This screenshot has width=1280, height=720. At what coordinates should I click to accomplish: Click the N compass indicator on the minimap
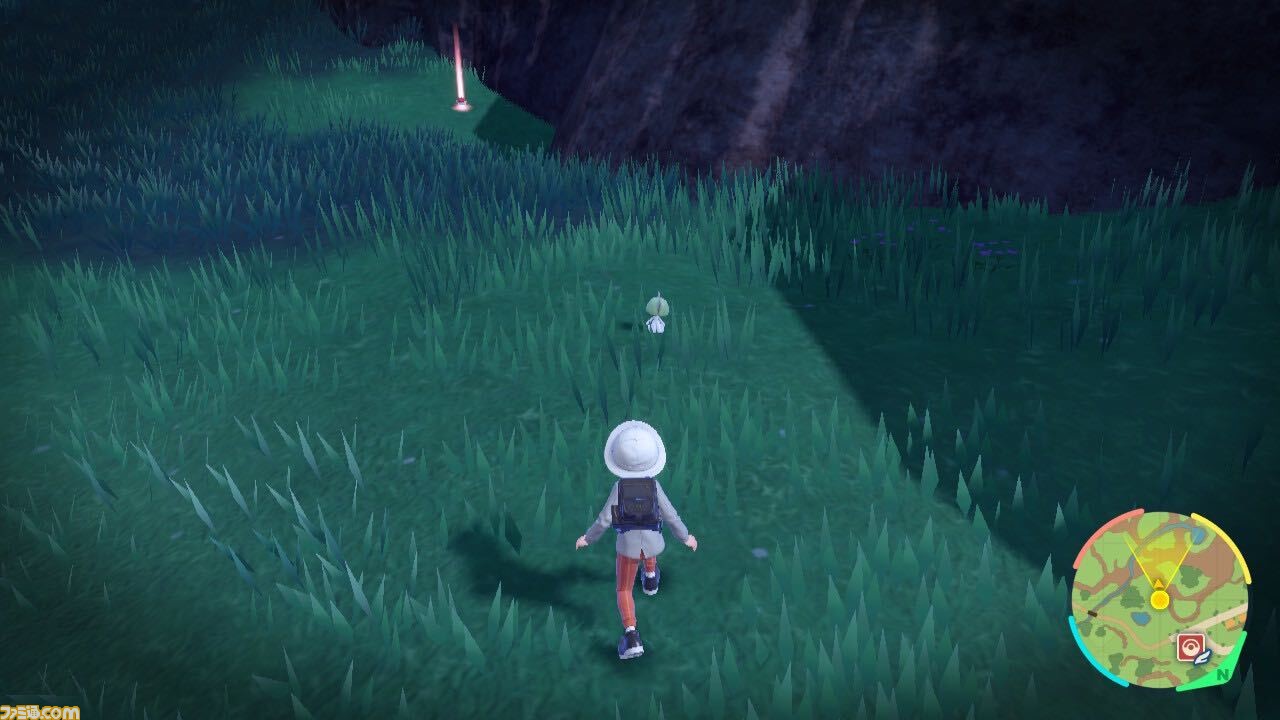pyautogui.click(x=1222, y=674)
